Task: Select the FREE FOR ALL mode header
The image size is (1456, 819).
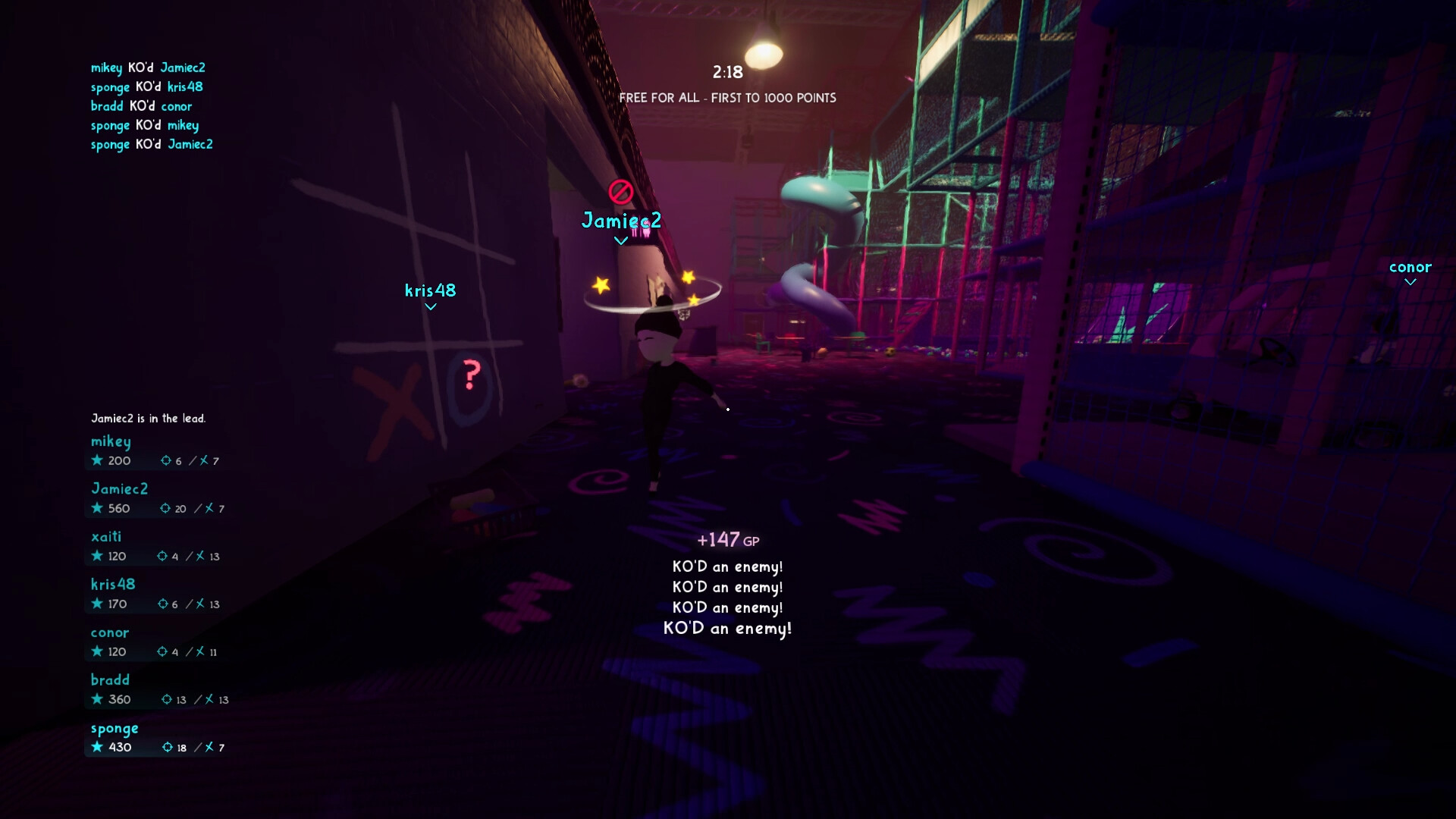Action: pyautogui.click(x=727, y=98)
